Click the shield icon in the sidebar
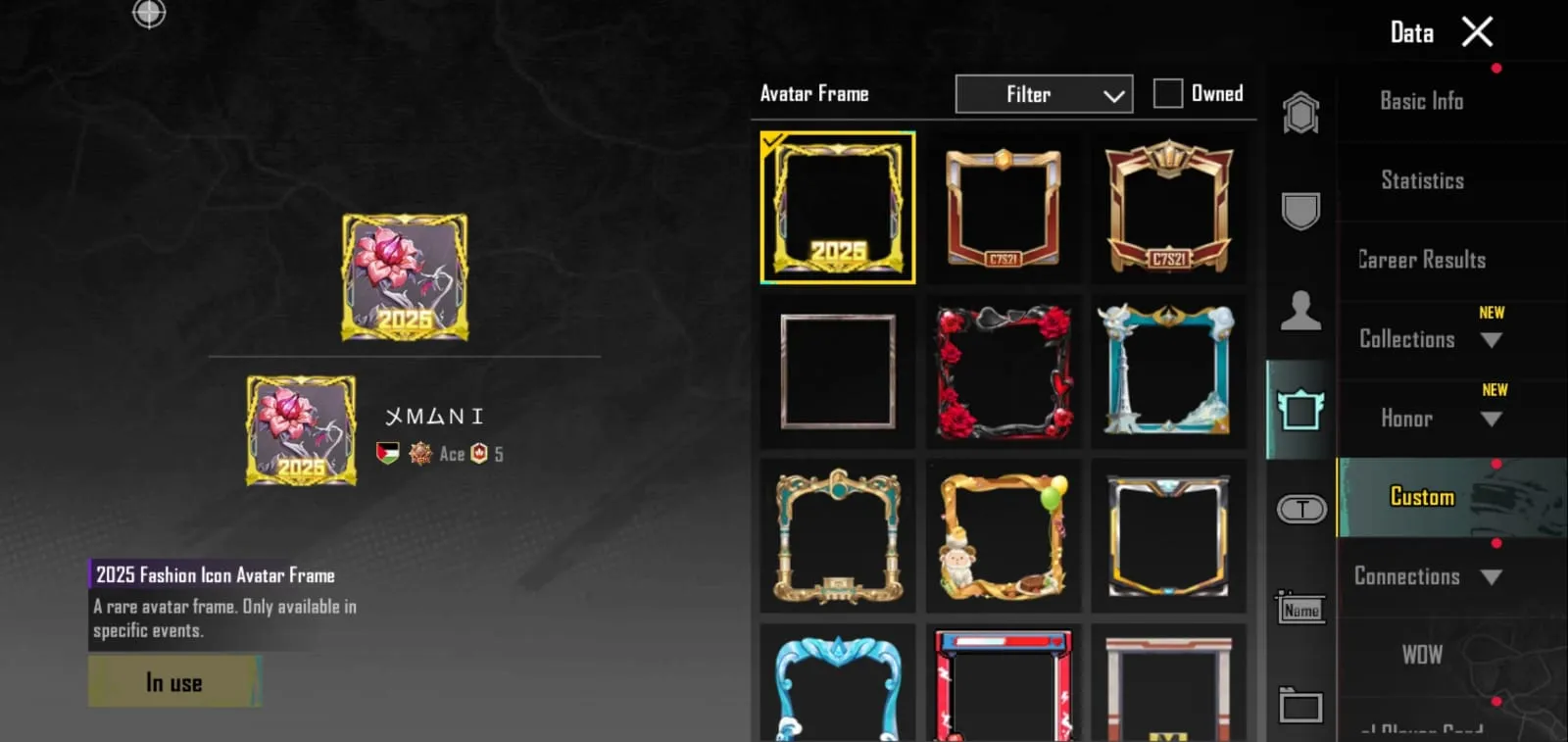Viewport: 1568px width, 742px height. [x=1300, y=211]
